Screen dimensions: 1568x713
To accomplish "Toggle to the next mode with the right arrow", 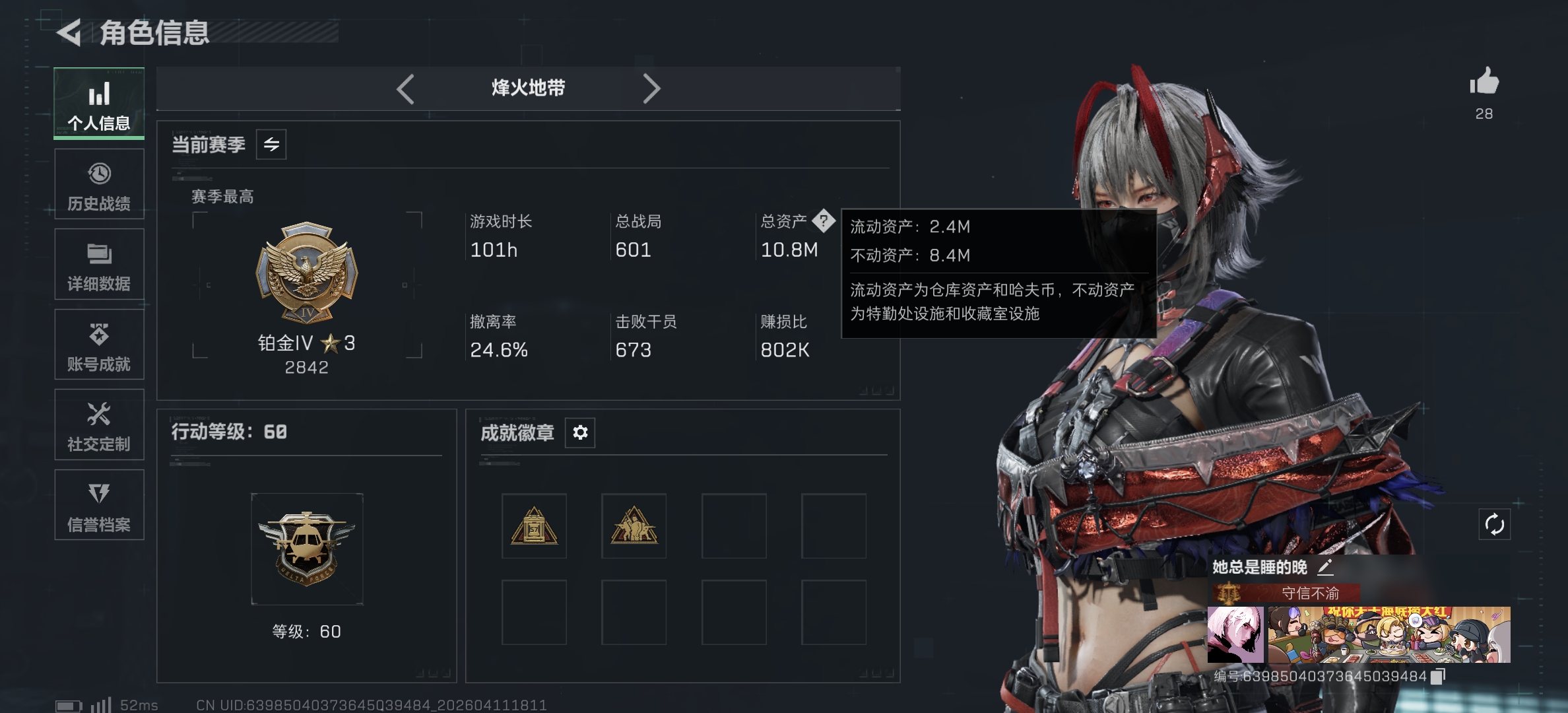I will pyautogui.click(x=652, y=88).
